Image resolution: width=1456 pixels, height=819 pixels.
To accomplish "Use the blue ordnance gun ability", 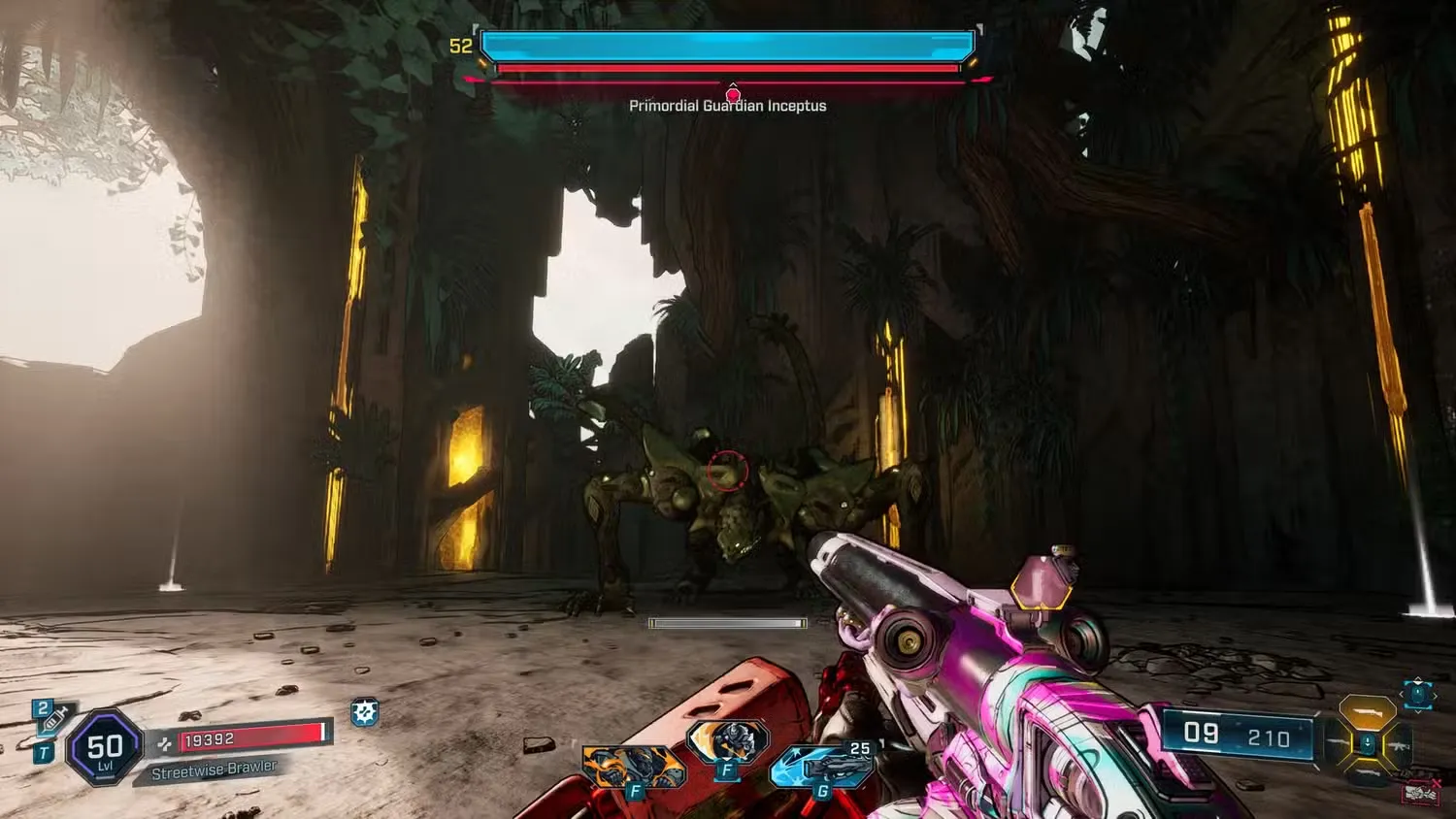I will click(x=821, y=767).
